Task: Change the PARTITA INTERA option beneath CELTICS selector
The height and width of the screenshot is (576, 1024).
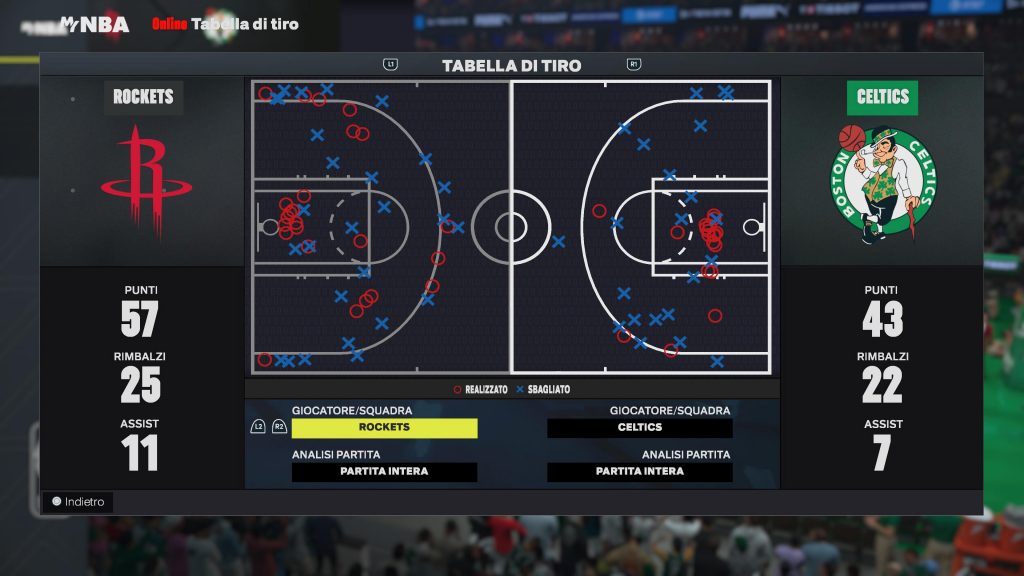Action: (639, 472)
